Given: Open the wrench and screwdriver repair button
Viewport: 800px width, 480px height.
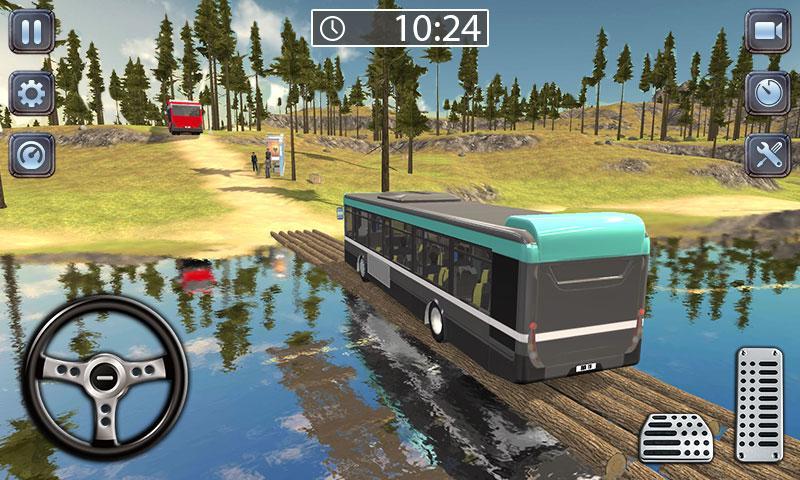Looking at the screenshot, I should point(767,155).
